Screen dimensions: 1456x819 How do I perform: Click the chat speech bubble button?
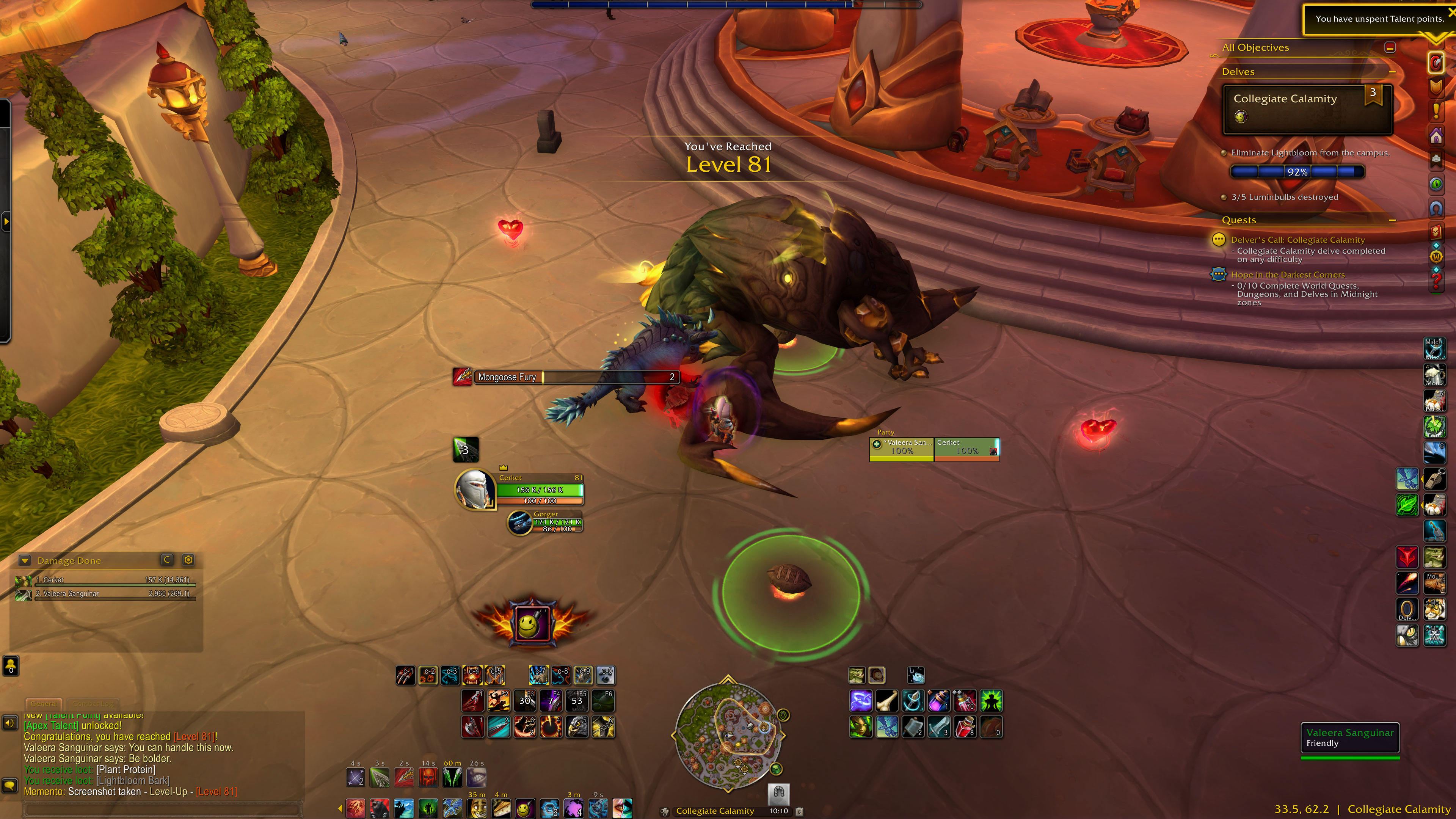tap(9, 785)
